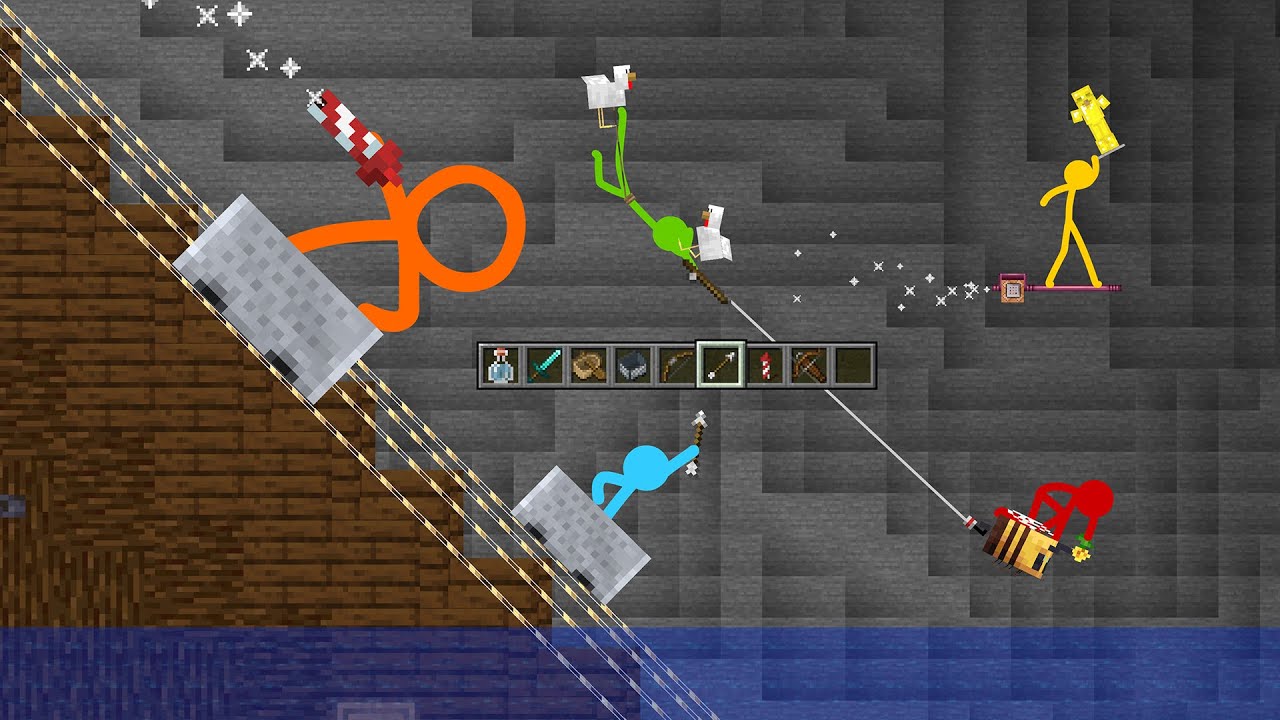
Task: Select the diamond sword hotbar slot
Action: (543, 366)
